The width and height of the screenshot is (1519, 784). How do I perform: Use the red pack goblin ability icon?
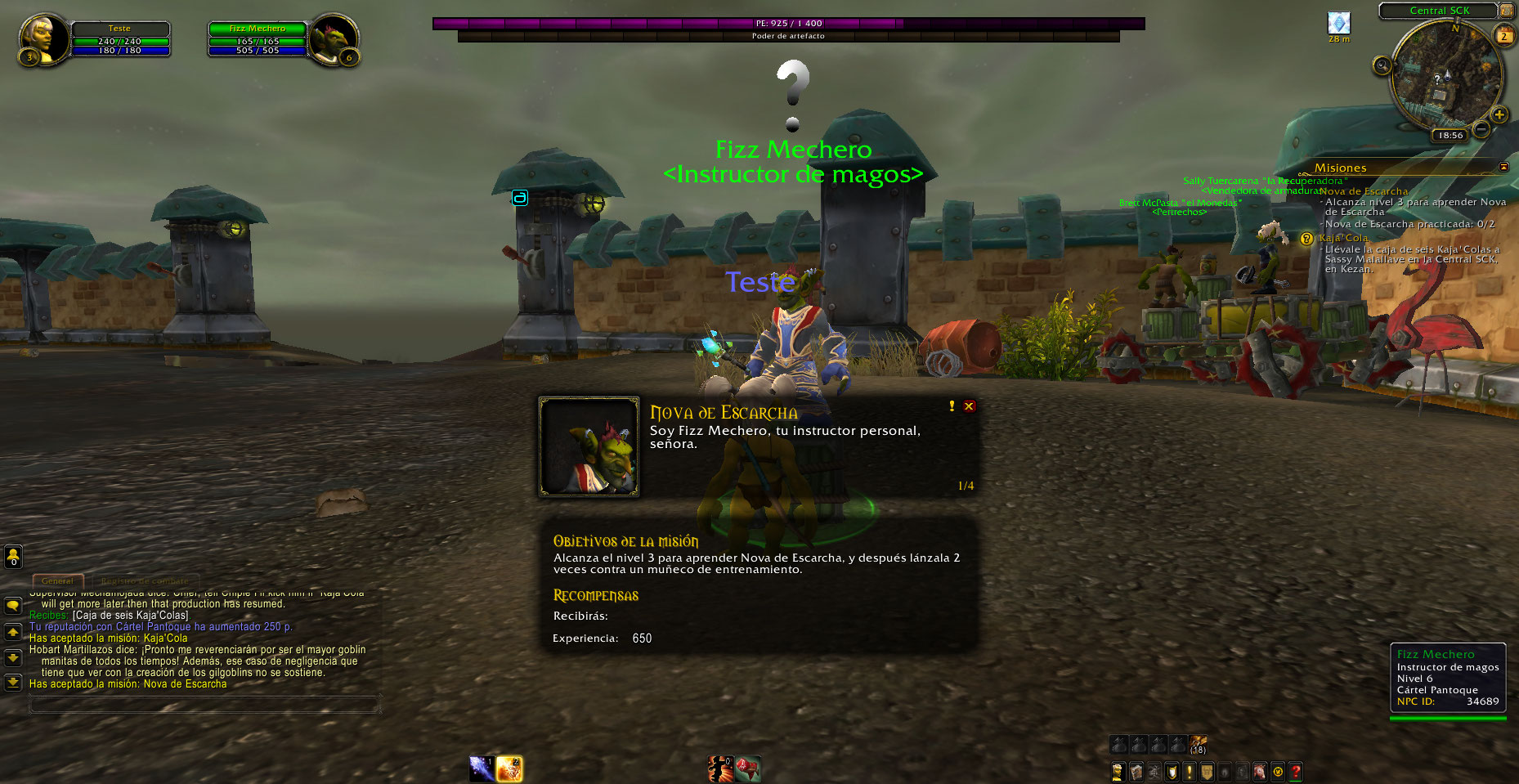(x=747, y=768)
